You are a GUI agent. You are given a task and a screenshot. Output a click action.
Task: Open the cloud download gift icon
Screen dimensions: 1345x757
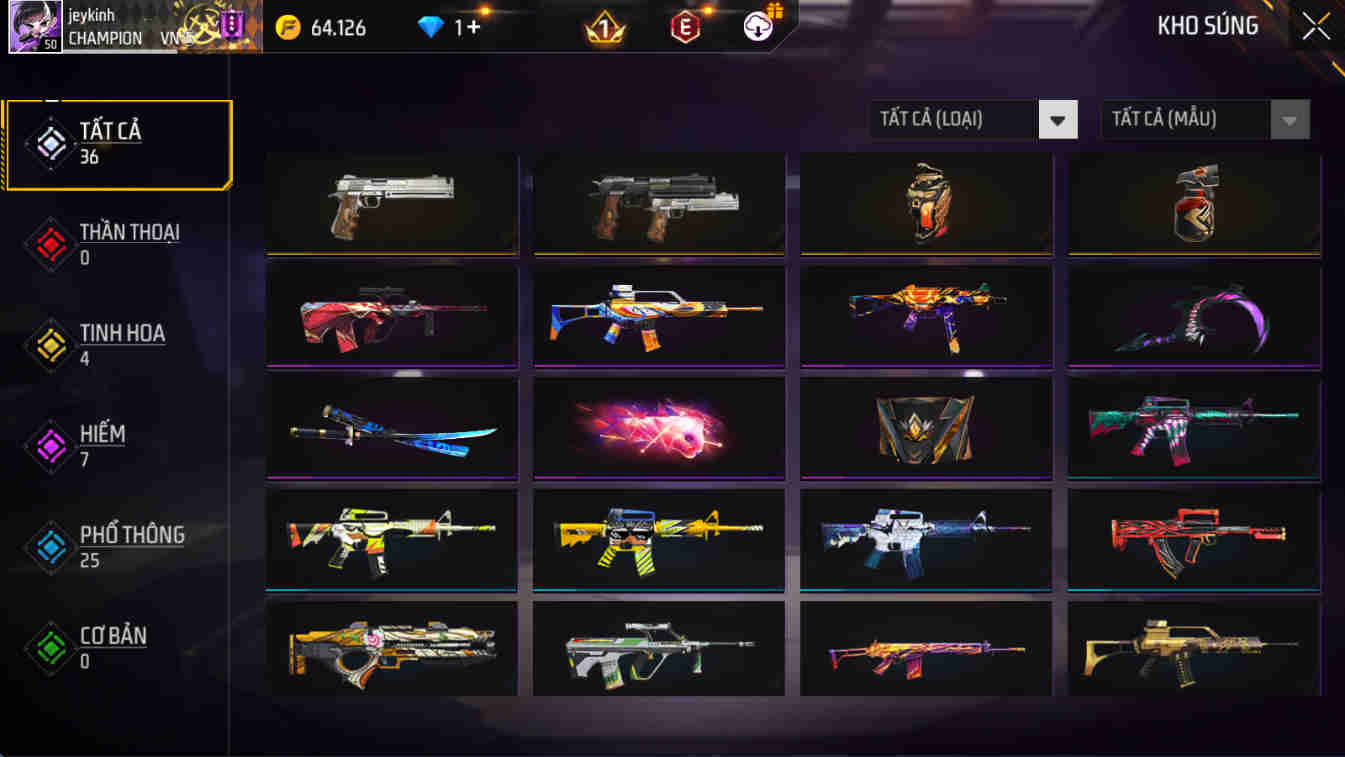[x=757, y=27]
